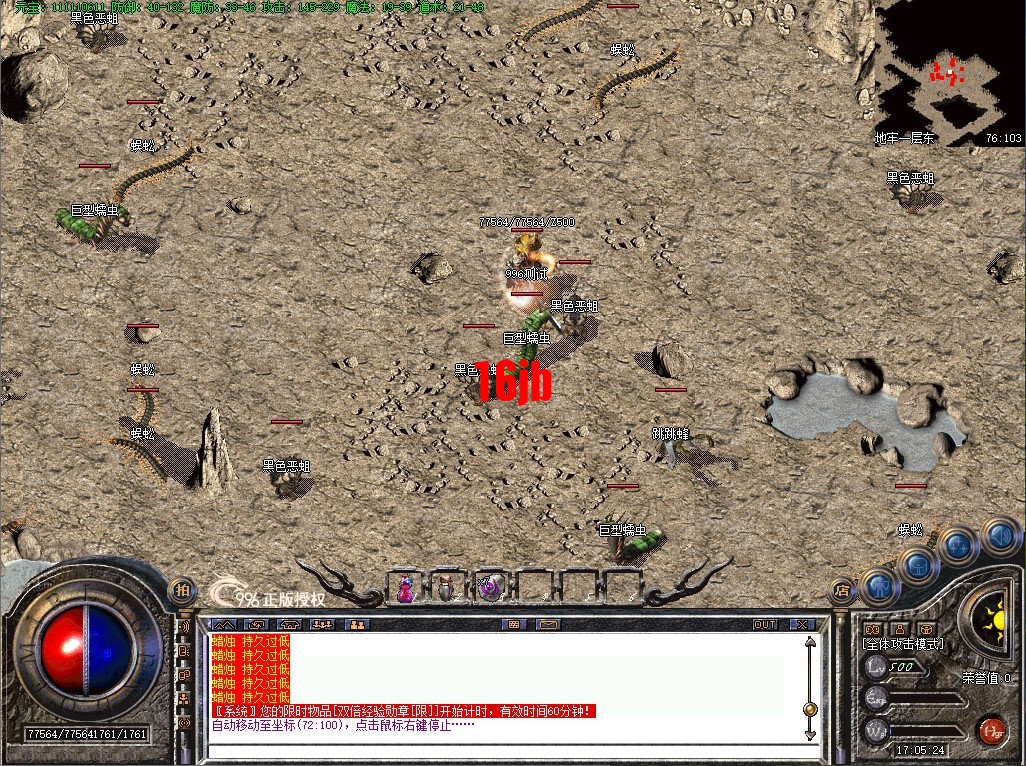Open the group button with three figures
This screenshot has height=766, width=1026.
[x=322, y=625]
